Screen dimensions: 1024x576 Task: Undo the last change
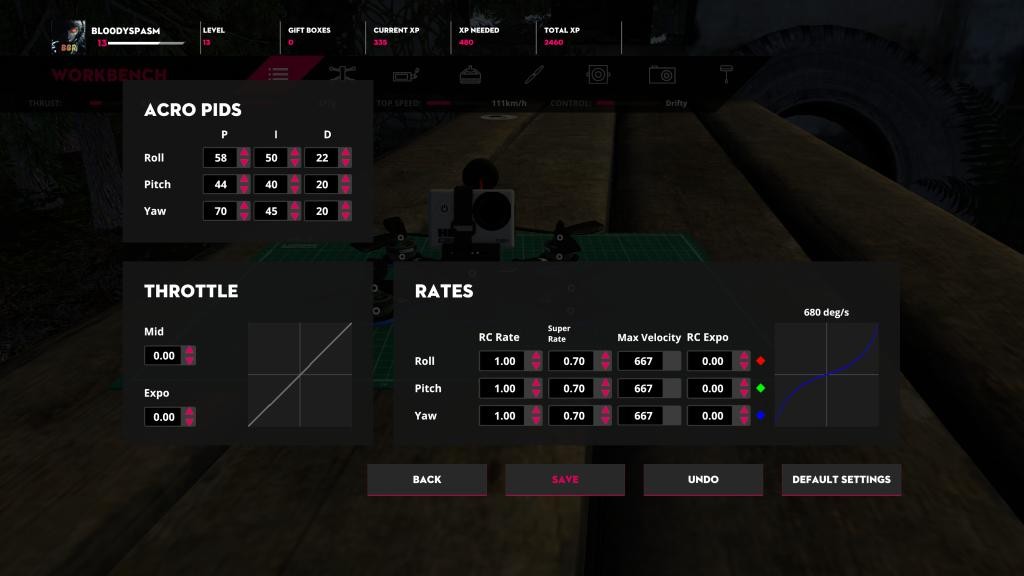point(703,480)
